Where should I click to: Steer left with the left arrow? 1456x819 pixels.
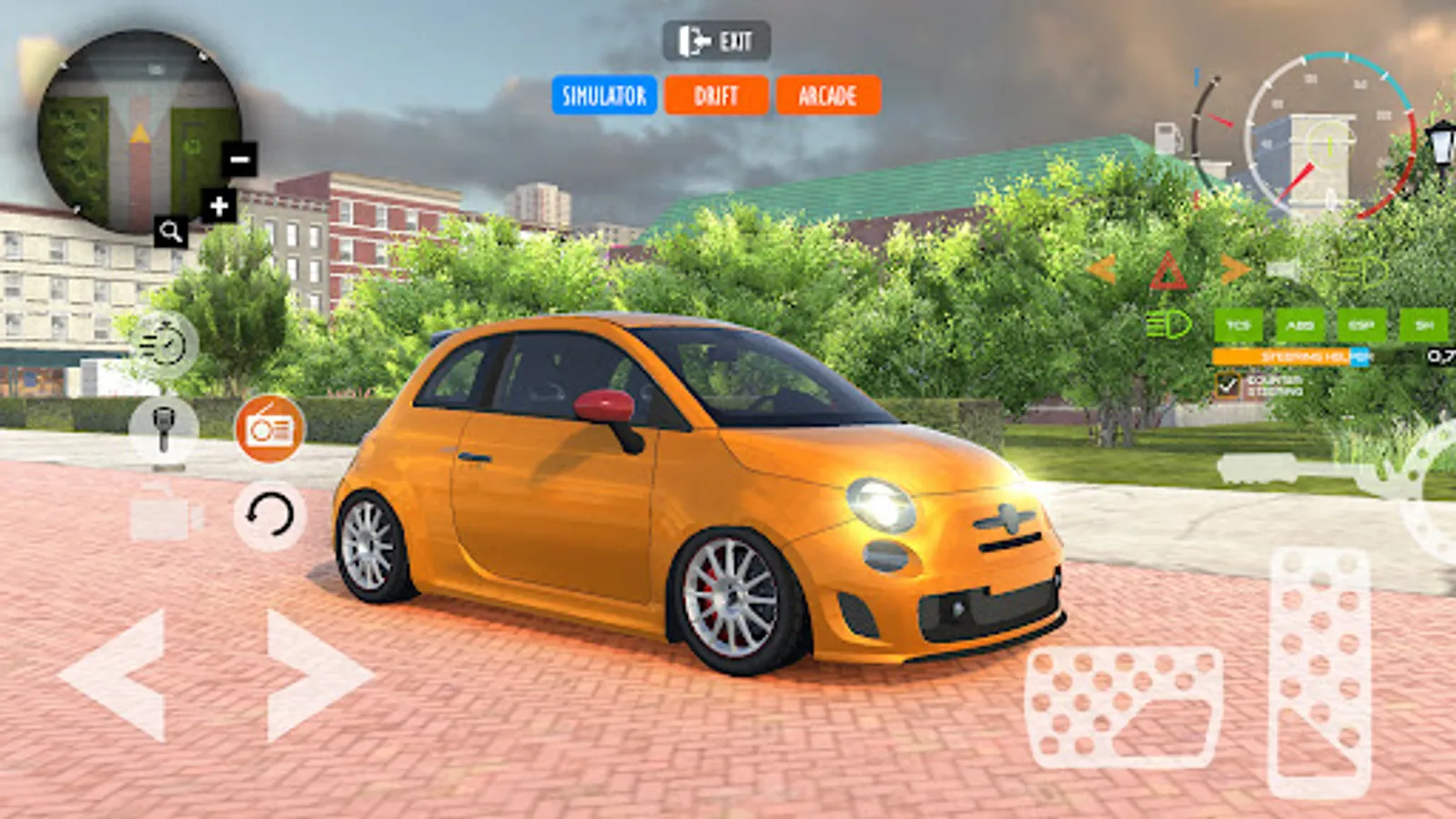click(116, 675)
